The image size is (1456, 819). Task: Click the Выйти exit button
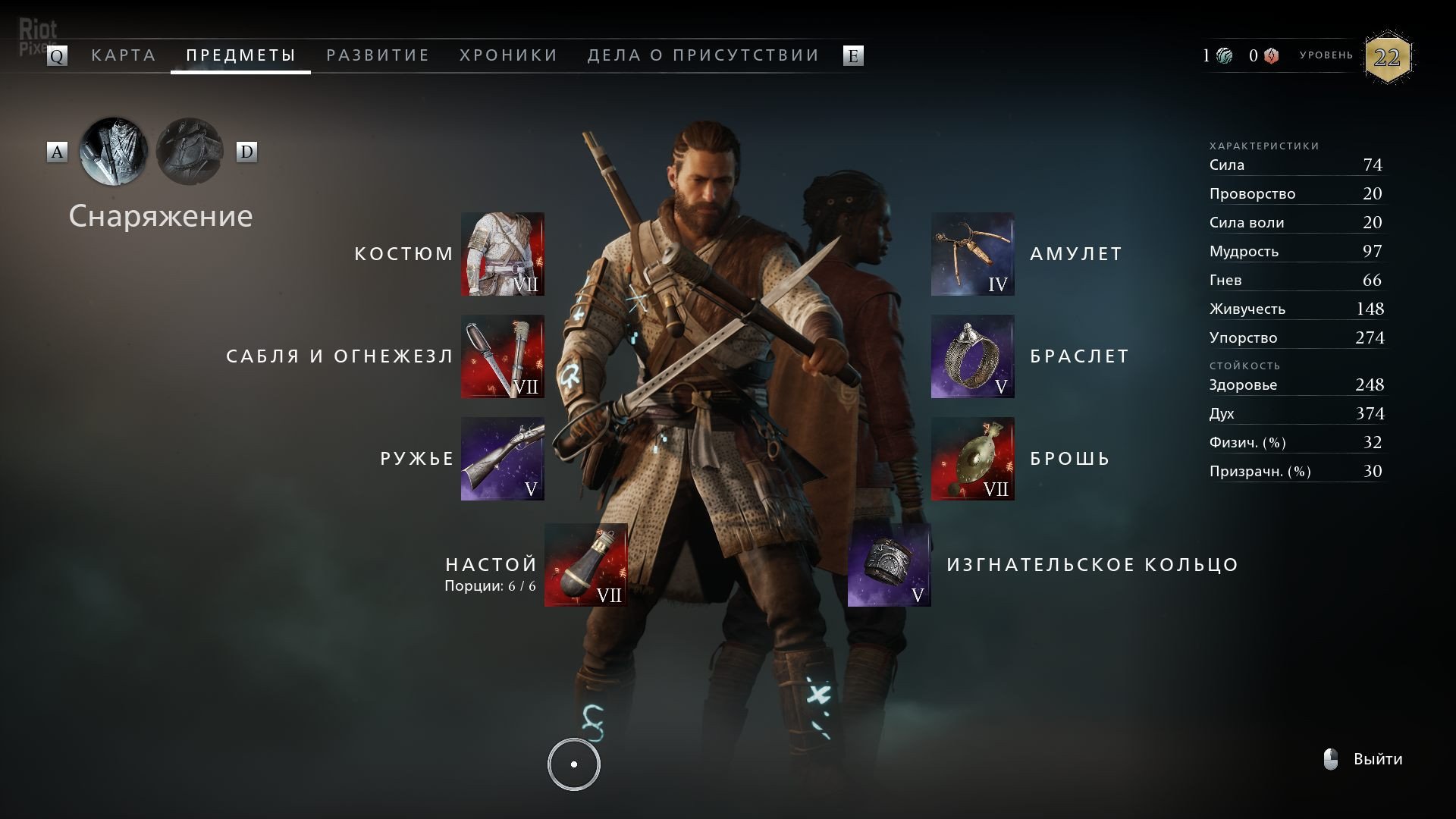pyautogui.click(x=1377, y=759)
